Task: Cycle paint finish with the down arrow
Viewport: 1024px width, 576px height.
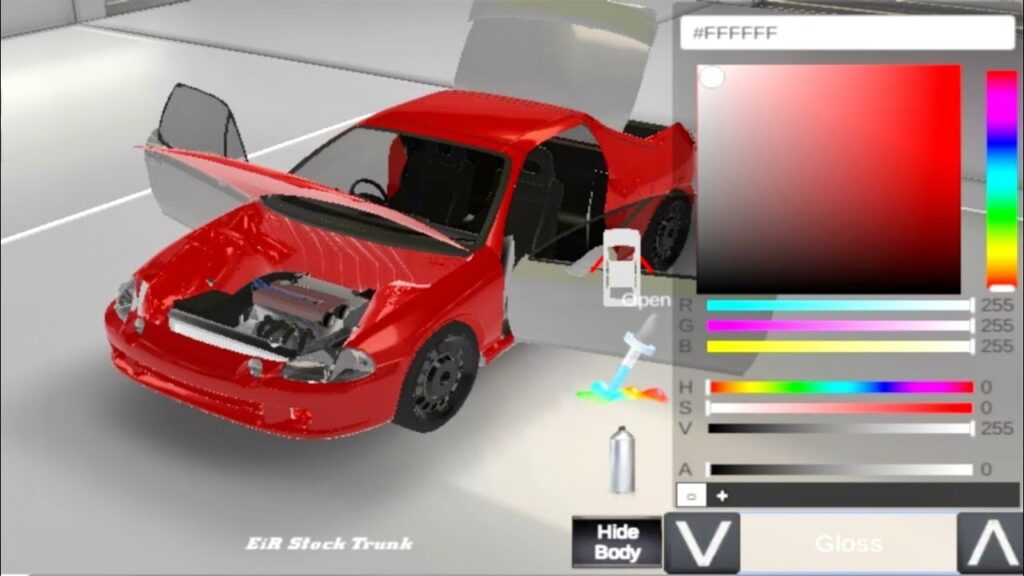Action: tap(702, 543)
